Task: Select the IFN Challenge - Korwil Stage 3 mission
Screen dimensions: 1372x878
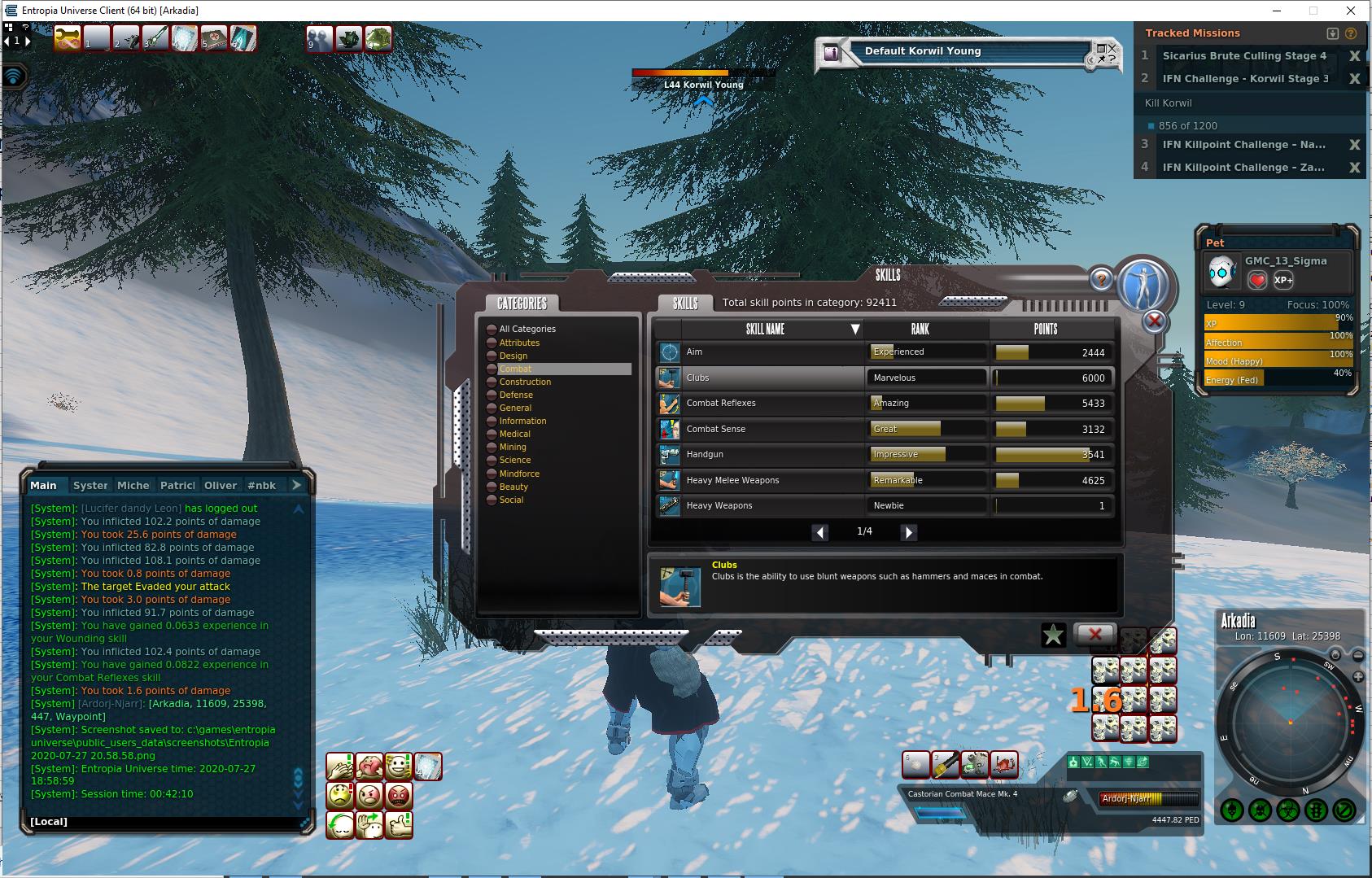Action: pyautogui.click(x=1245, y=79)
